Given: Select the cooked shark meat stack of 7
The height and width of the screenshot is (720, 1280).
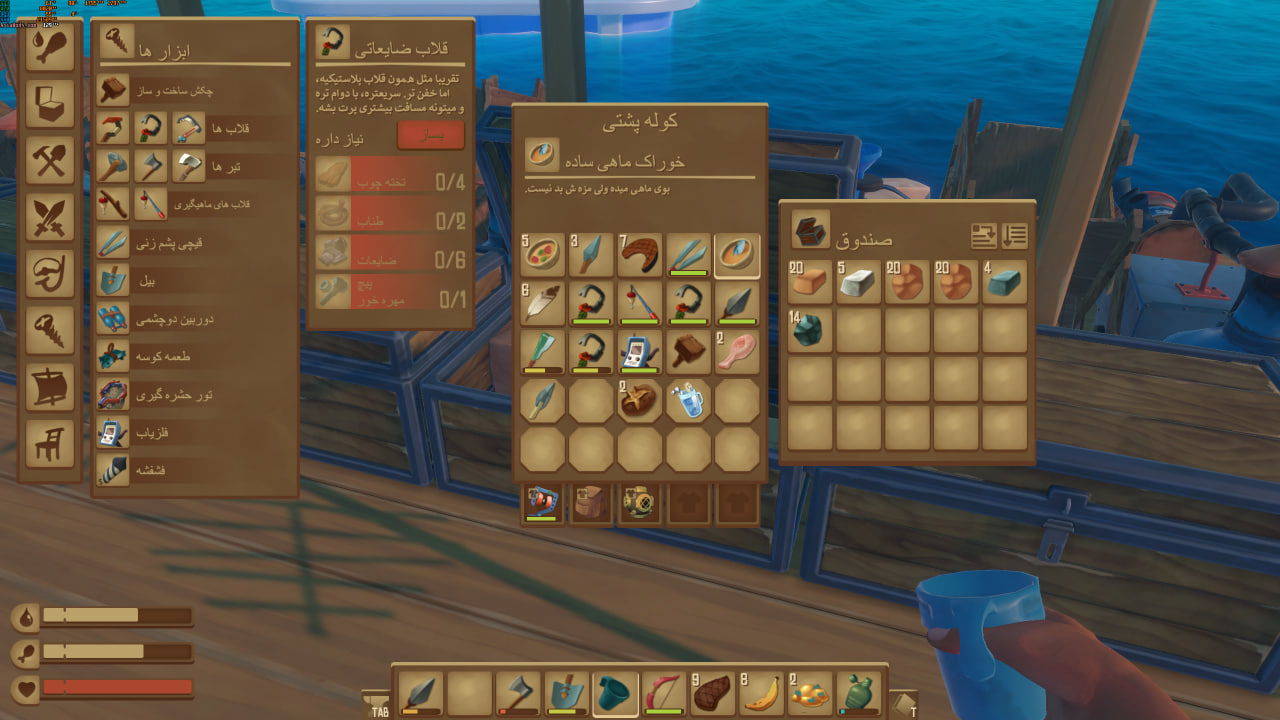Looking at the screenshot, I should tap(639, 255).
